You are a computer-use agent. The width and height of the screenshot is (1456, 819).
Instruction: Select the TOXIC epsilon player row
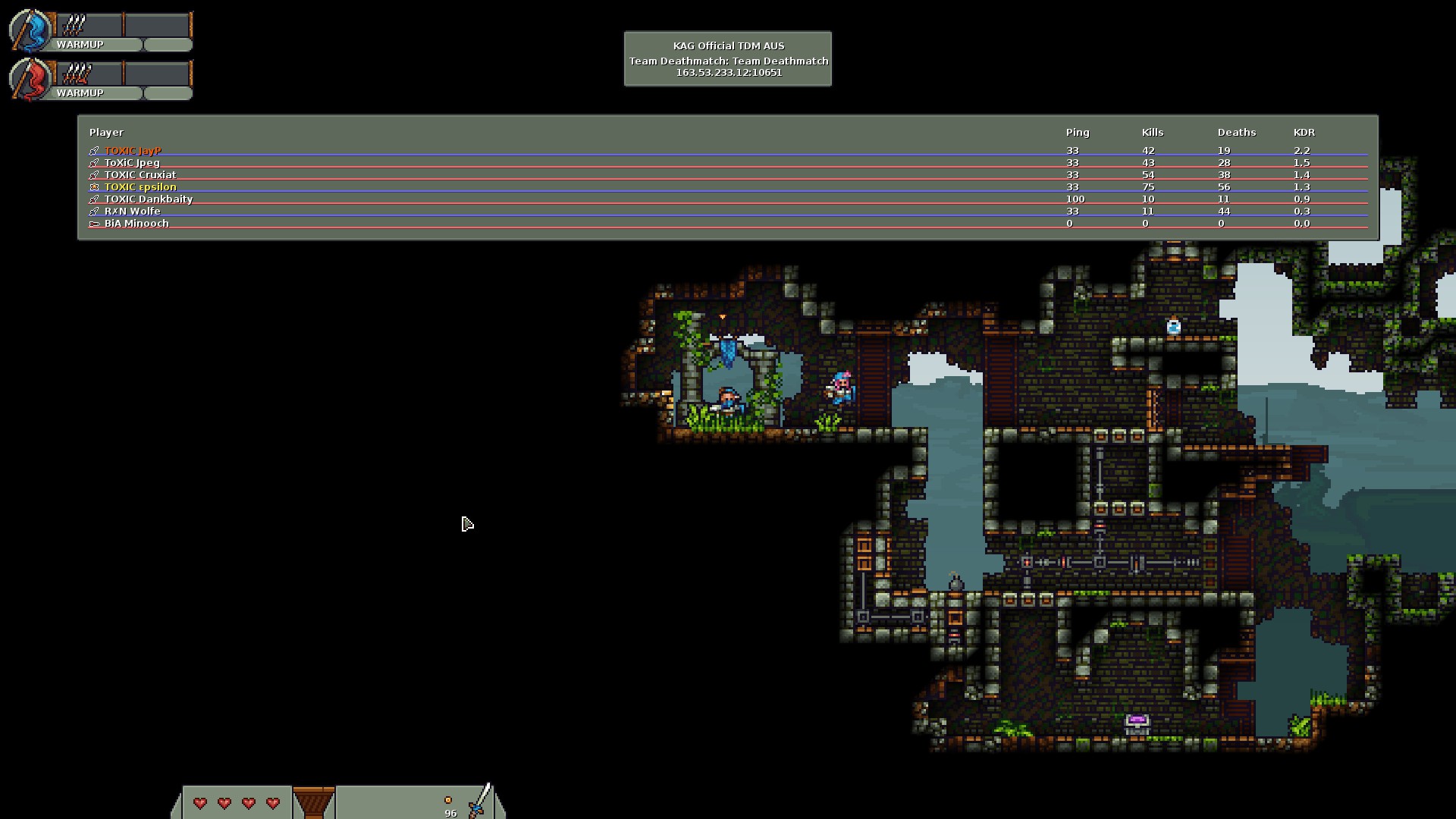140,187
